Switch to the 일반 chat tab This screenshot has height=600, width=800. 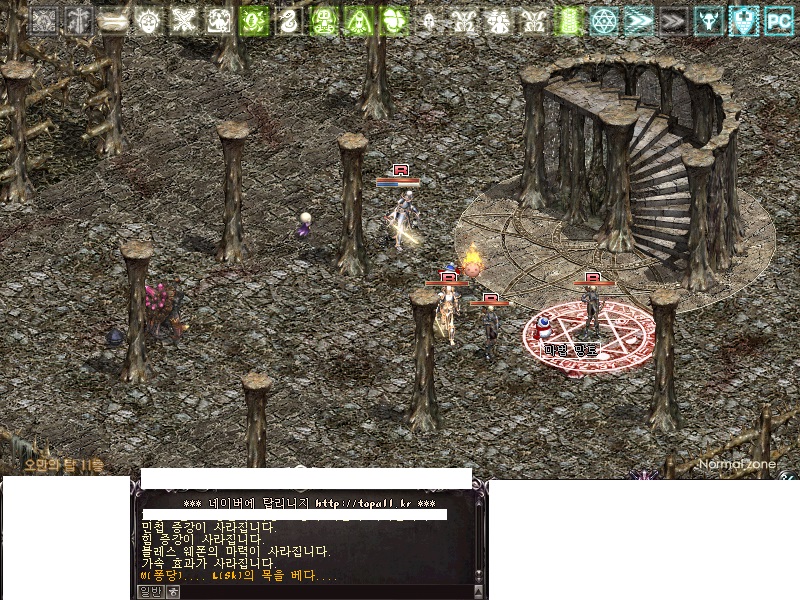149,590
